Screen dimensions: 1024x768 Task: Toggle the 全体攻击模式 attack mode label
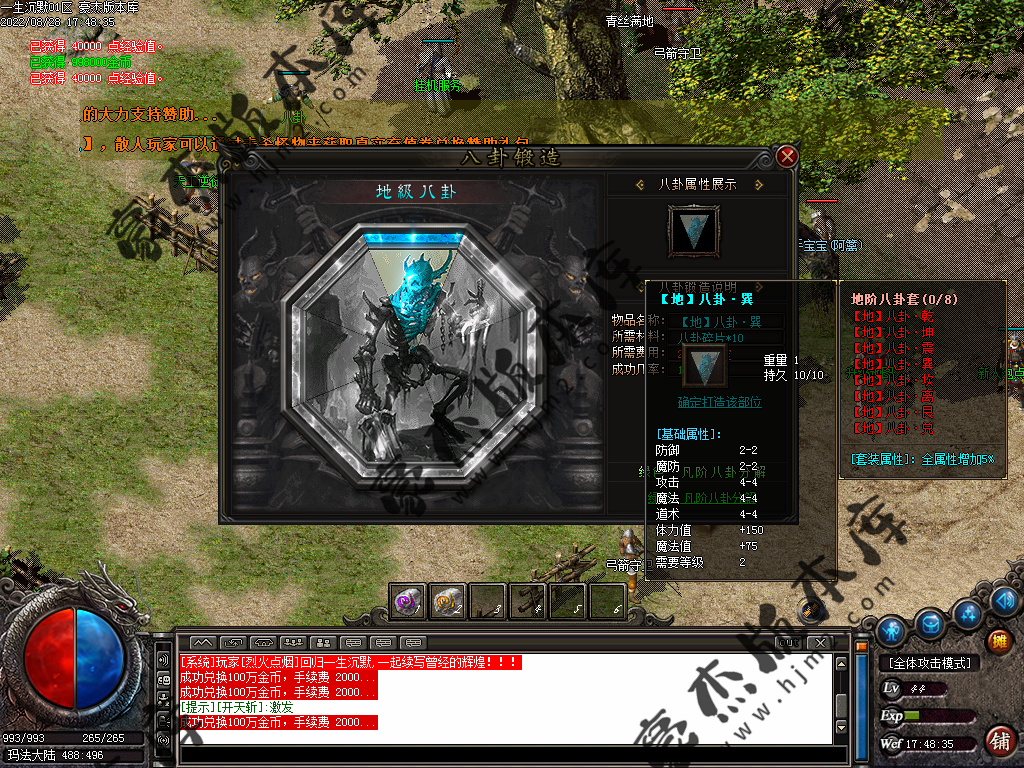tap(930, 663)
